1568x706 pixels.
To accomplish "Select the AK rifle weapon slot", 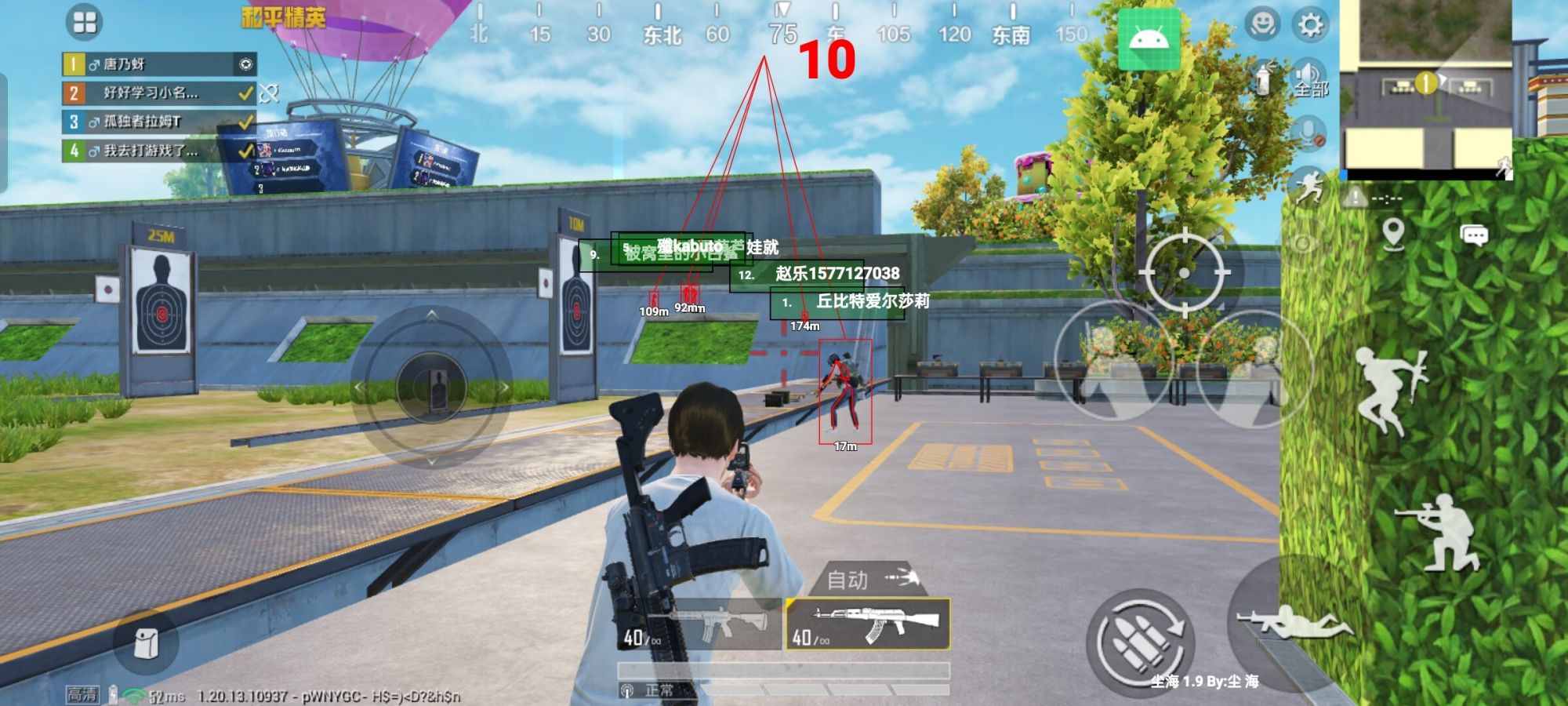I will (x=868, y=625).
